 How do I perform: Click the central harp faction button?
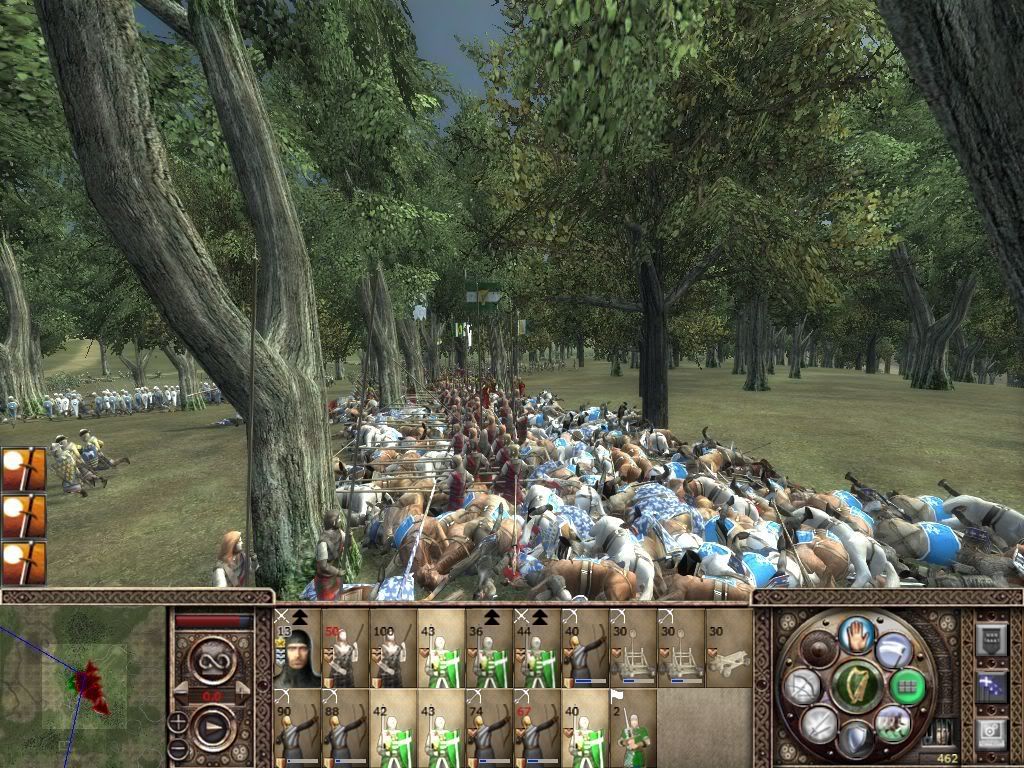[856, 686]
